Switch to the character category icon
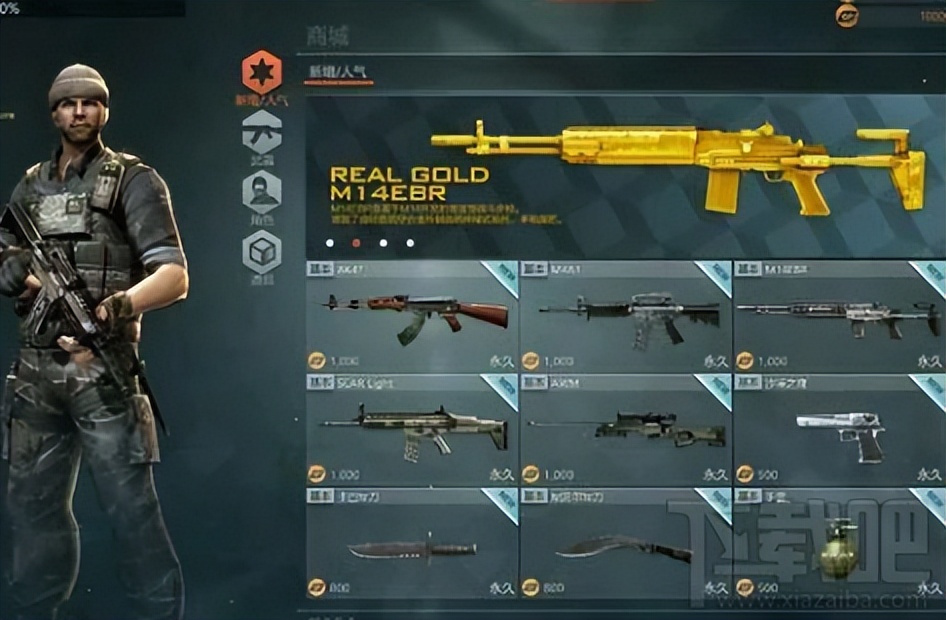 (x=262, y=191)
